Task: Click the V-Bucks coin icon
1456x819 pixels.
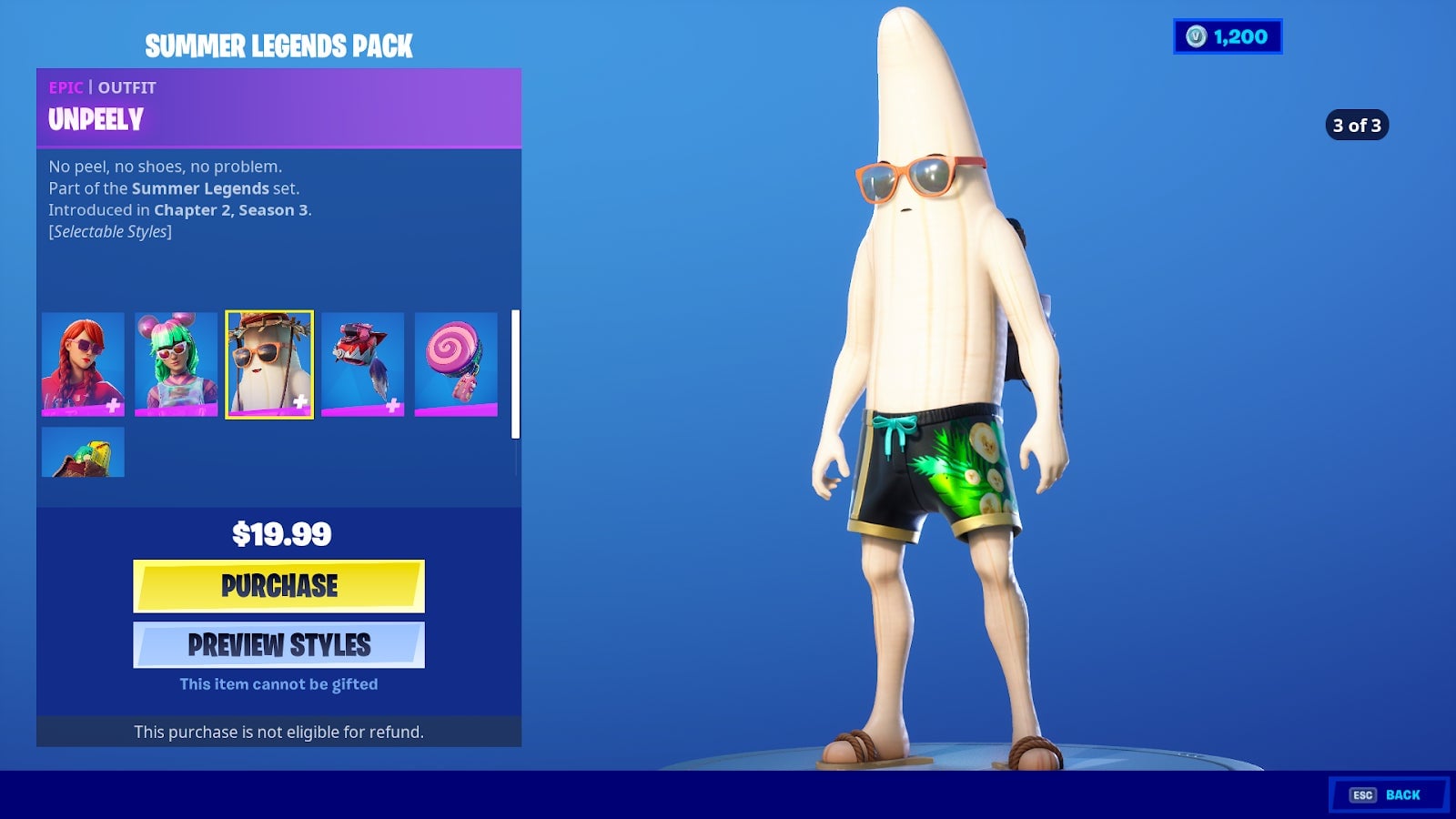Action: click(x=1197, y=37)
